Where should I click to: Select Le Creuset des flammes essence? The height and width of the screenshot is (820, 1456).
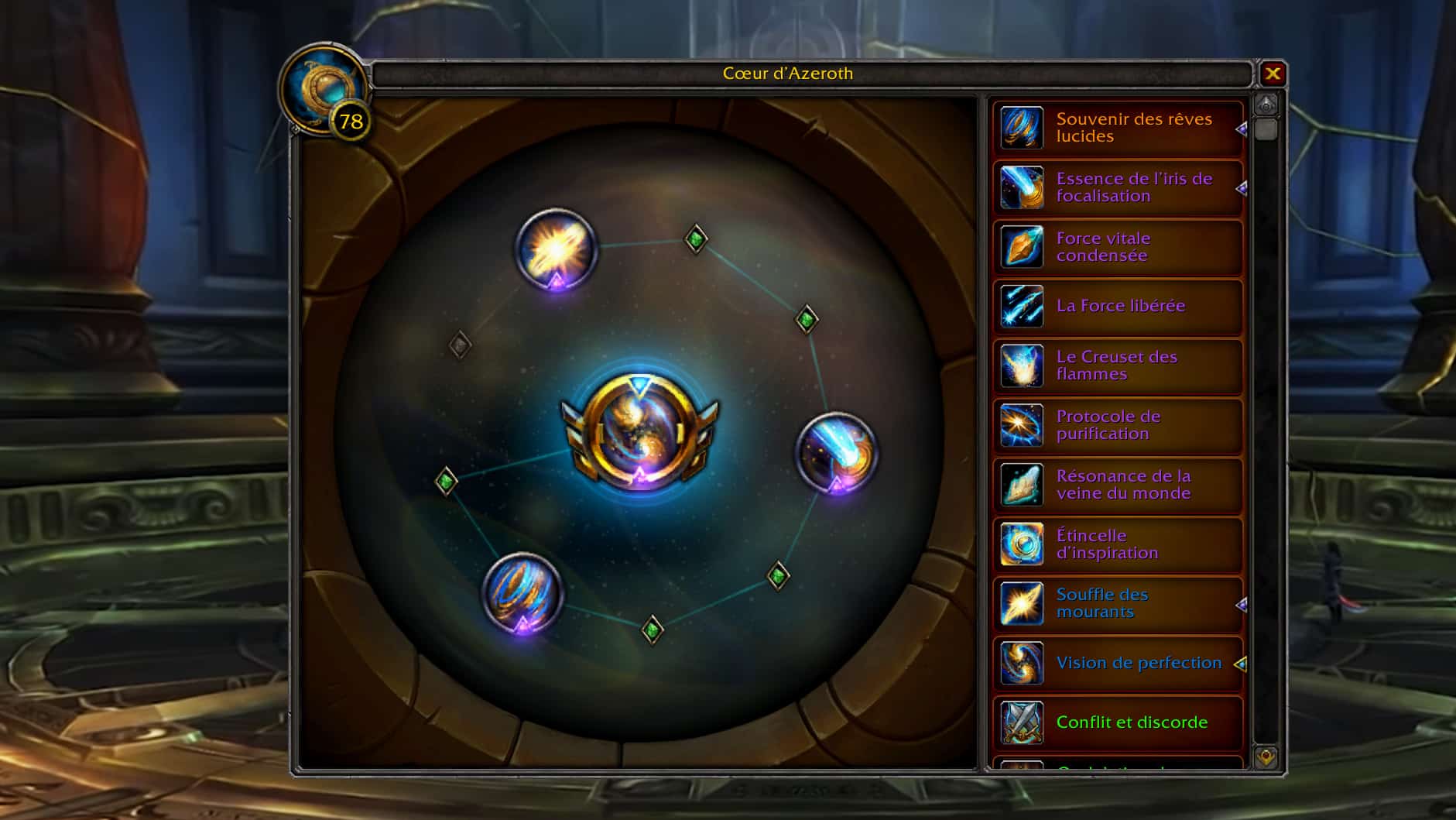point(1118,365)
